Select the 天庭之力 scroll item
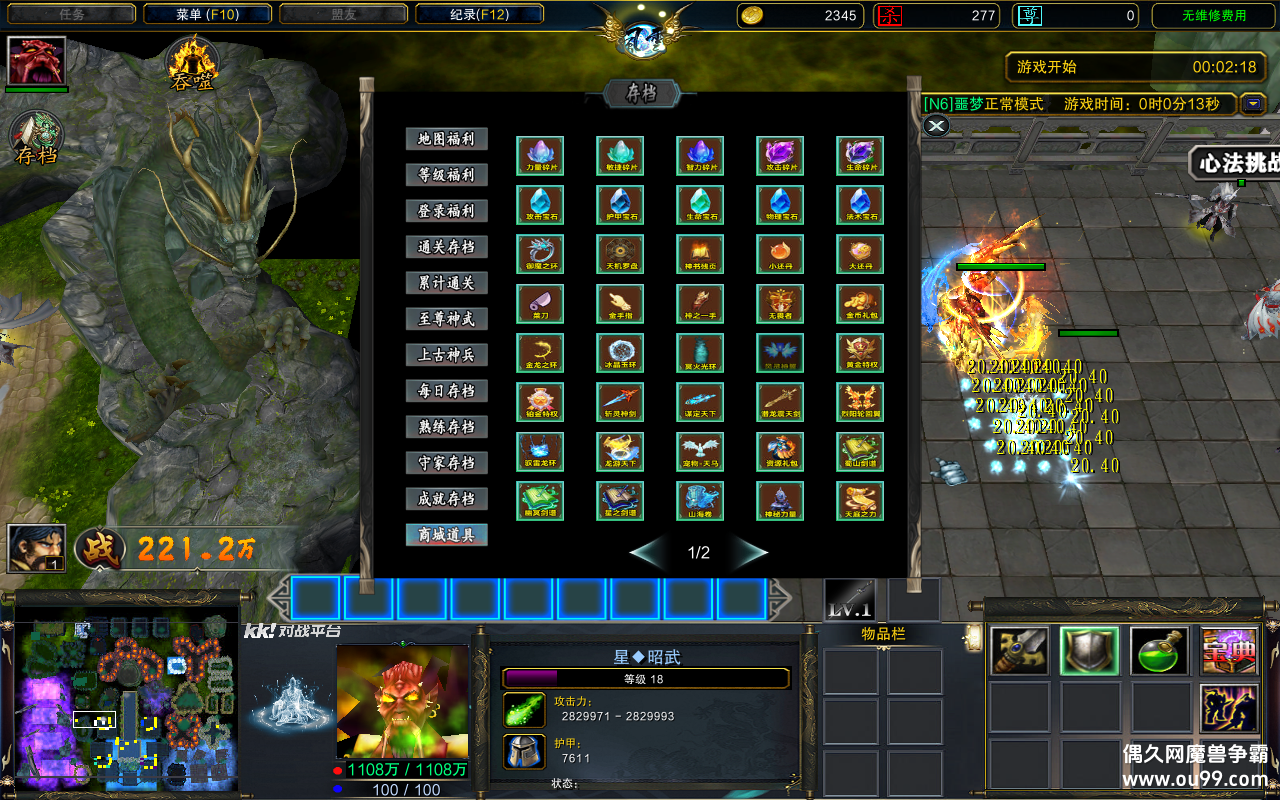 (860, 501)
